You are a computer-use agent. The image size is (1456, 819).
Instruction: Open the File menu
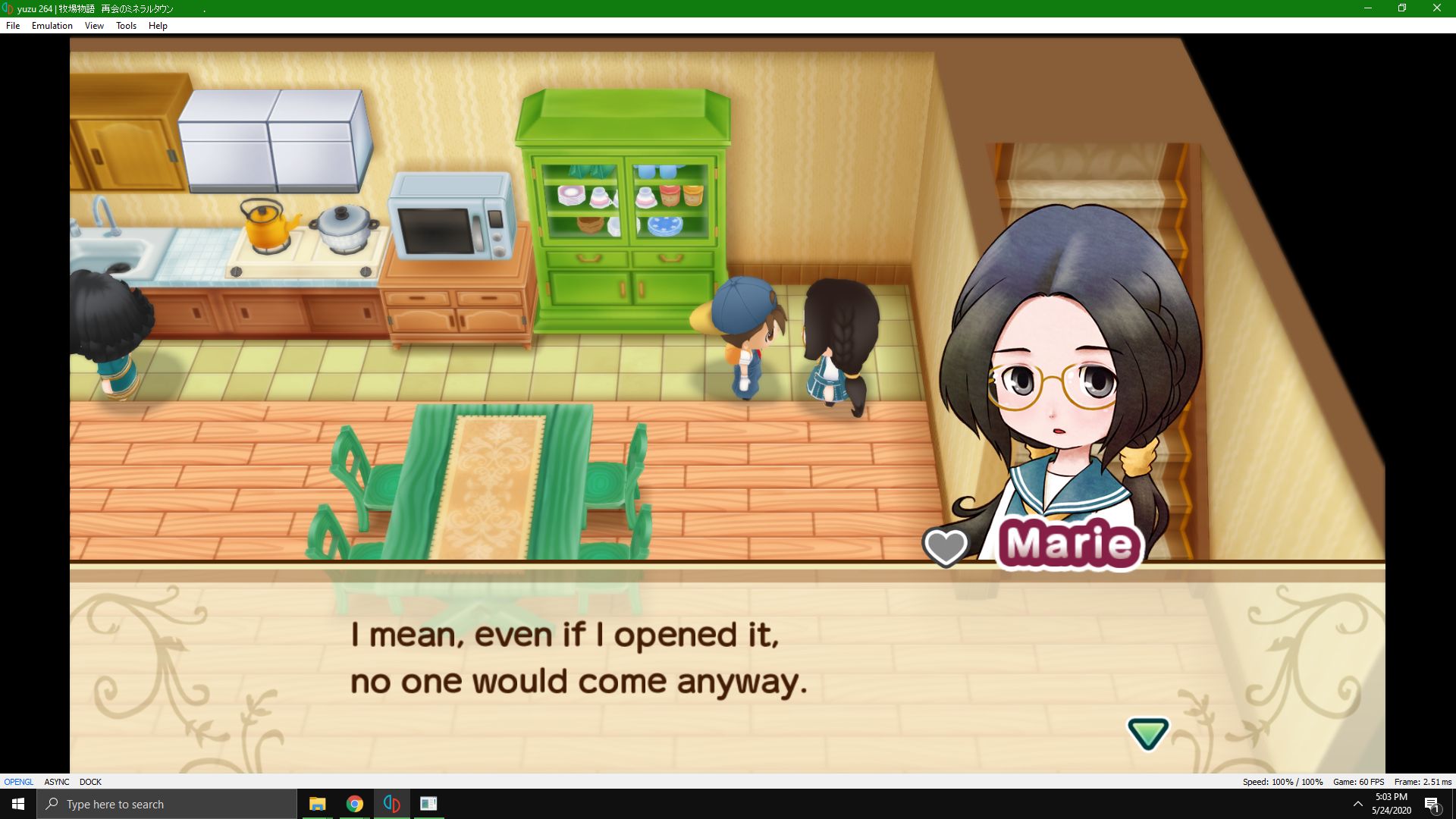coord(12,25)
